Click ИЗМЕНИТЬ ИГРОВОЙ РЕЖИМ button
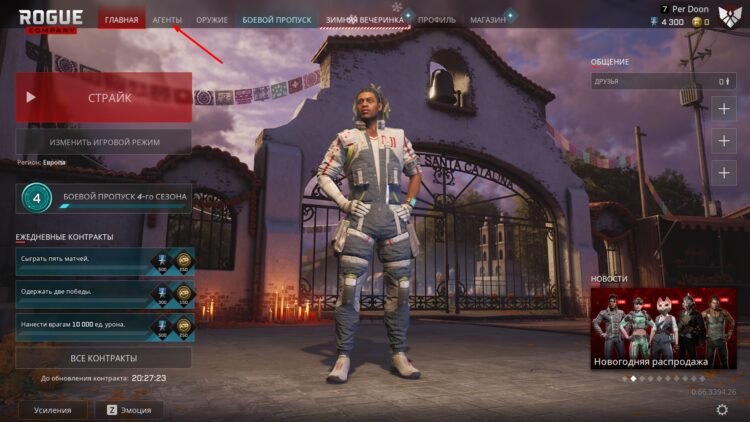This screenshot has width=750, height=422. [103, 142]
